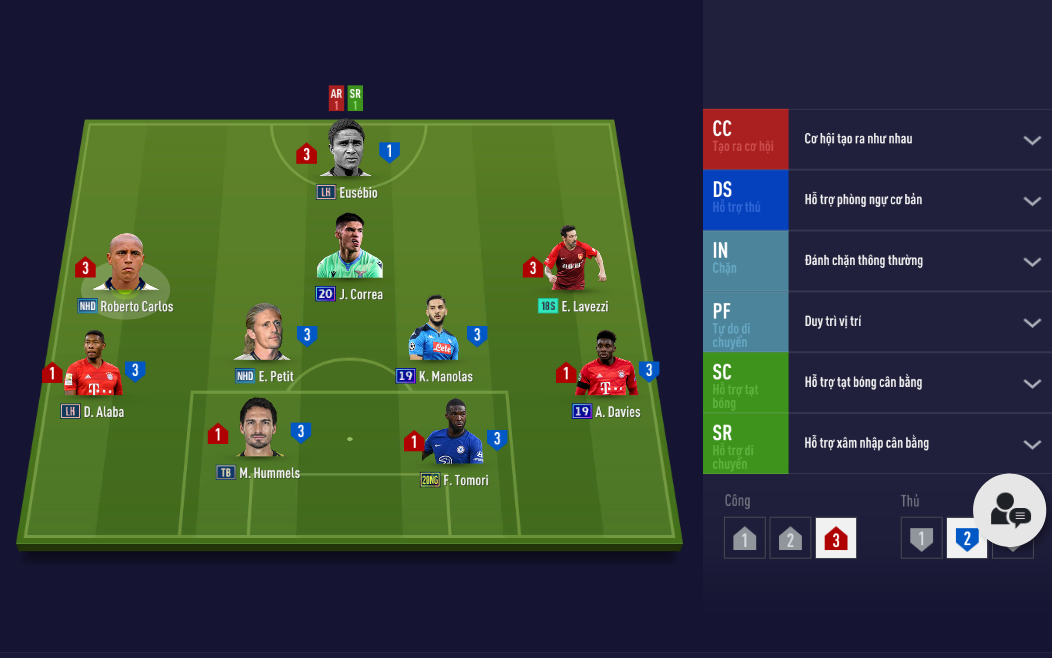Image resolution: width=1052 pixels, height=658 pixels.
Task: Open the CC chance creation dropdown
Action: point(1032,140)
